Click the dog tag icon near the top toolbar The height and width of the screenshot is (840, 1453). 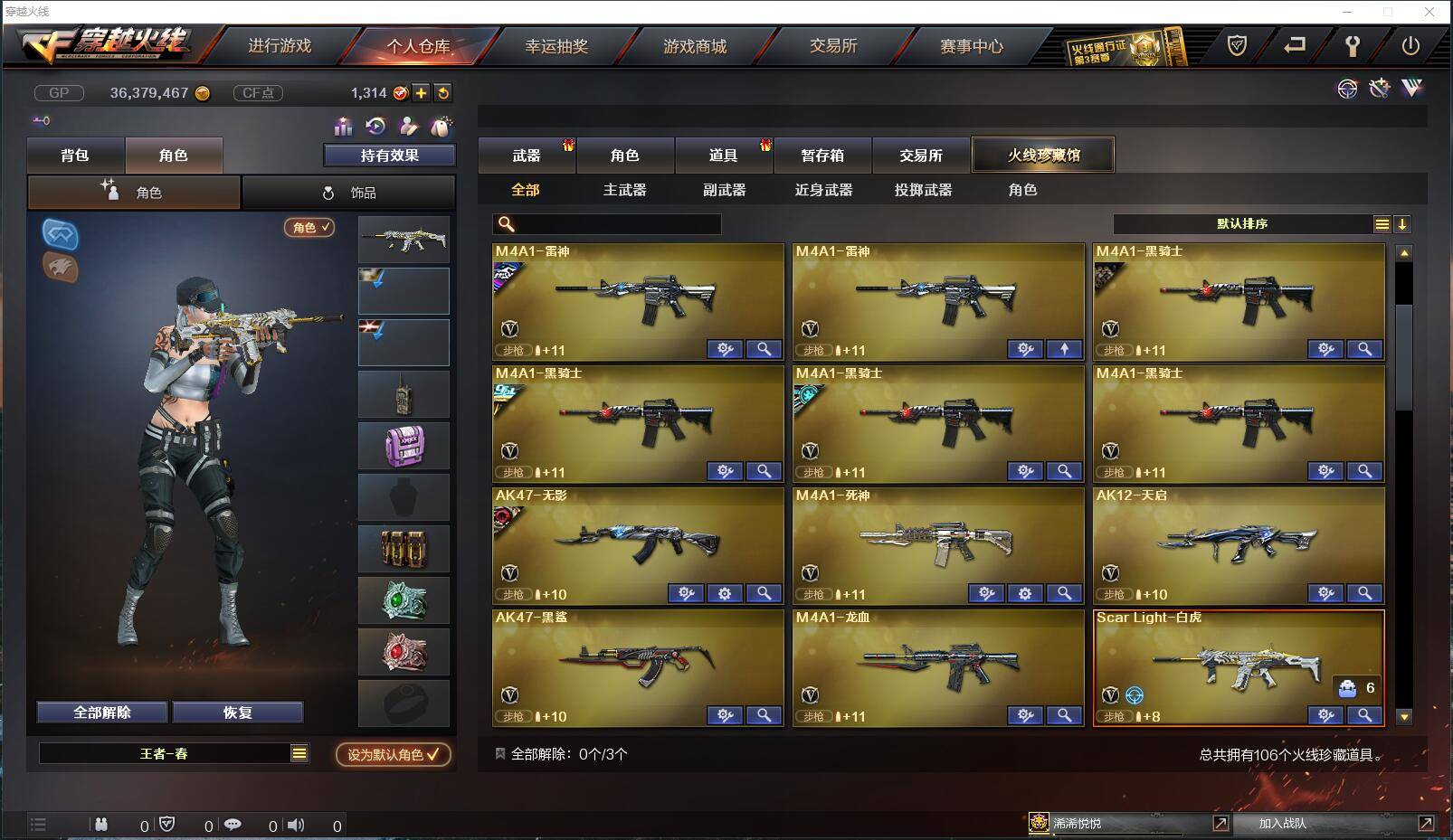pyautogui.click(x=441, y=126)
